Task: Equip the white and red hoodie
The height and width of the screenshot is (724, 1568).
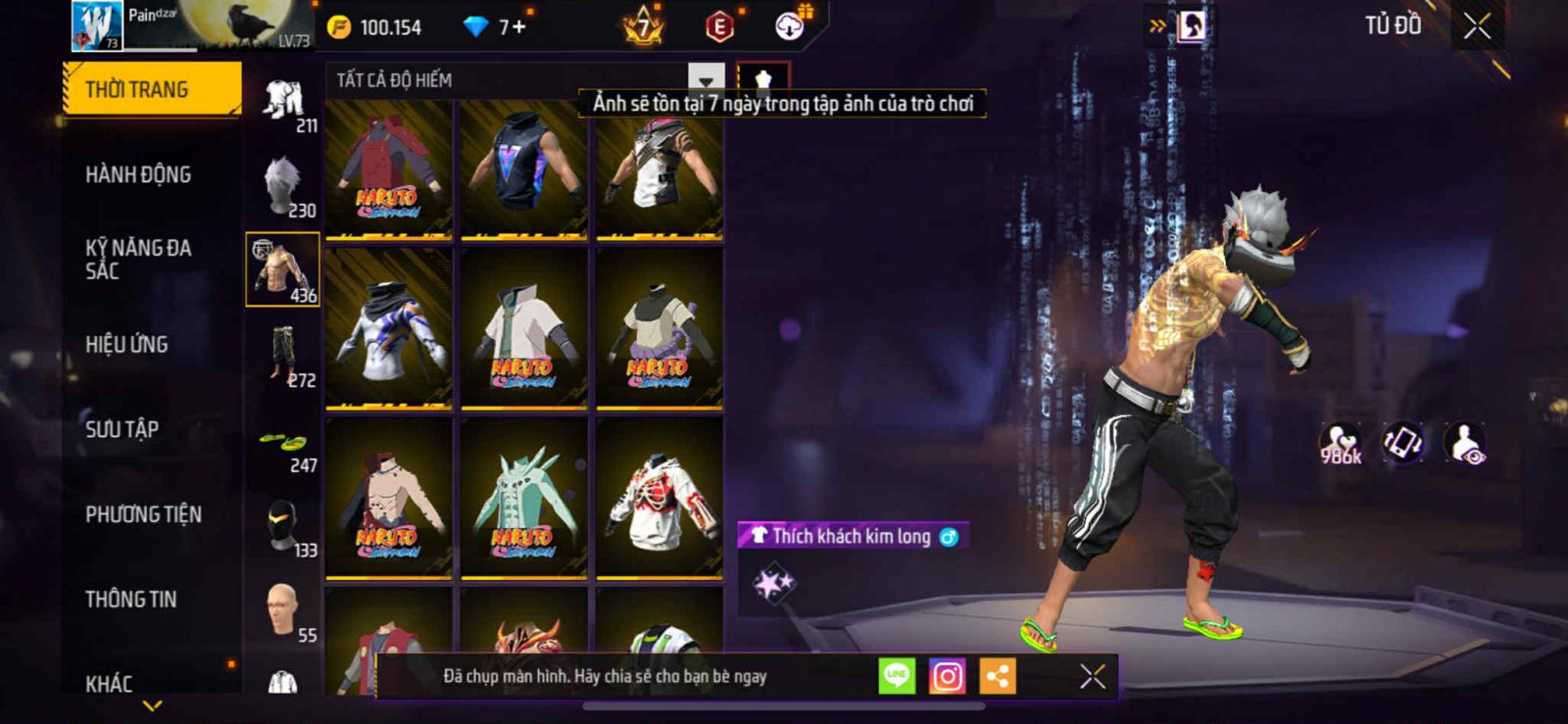Action: (x=660, y=499)
